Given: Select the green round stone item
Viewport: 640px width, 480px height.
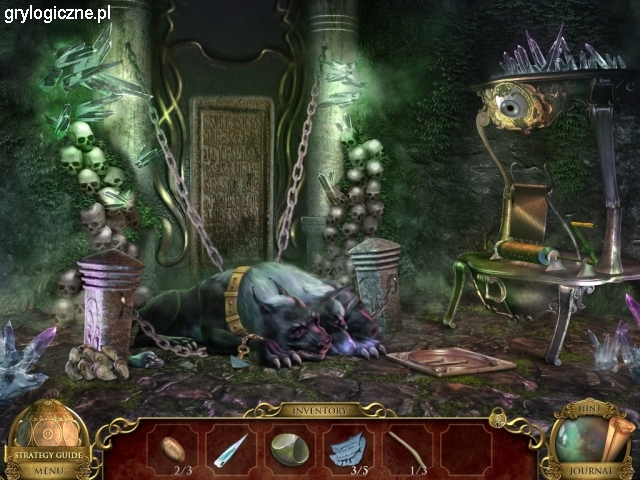Looking at the screenshot, I should [x=289, y=449].
